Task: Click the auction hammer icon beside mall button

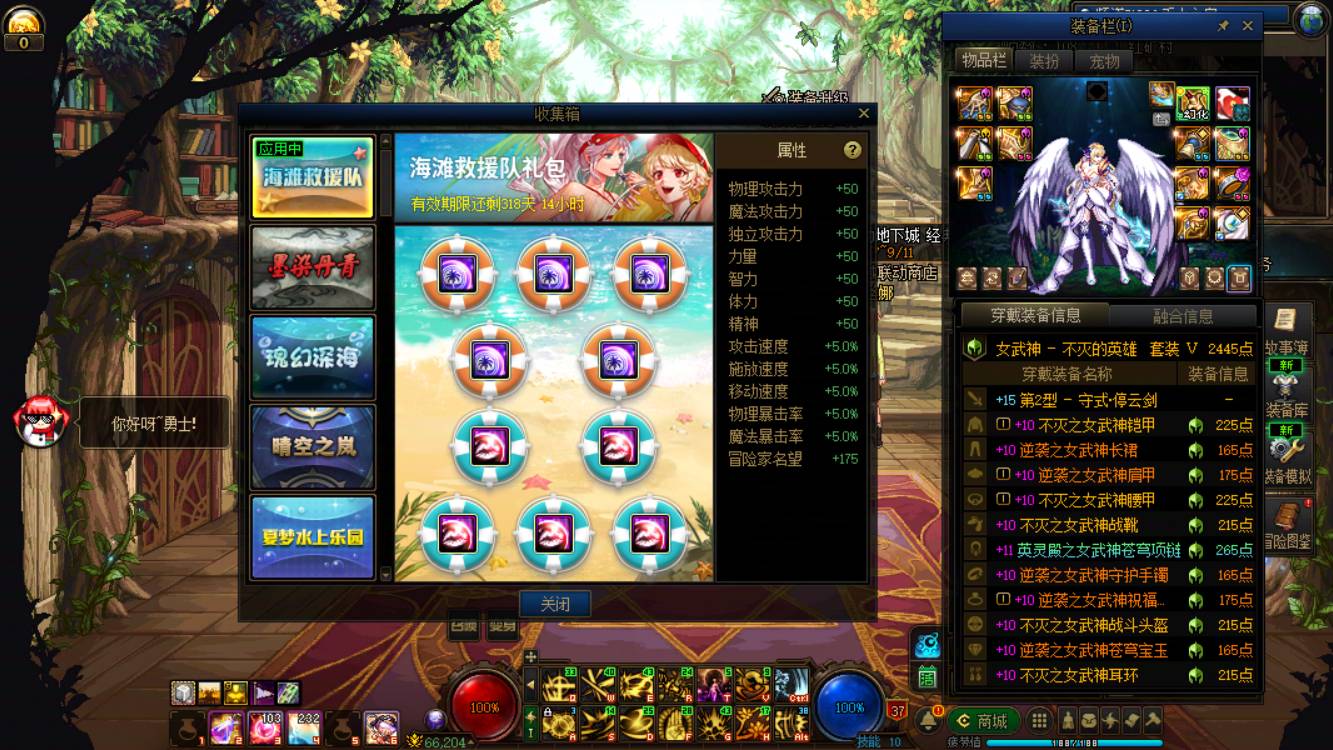Action: click(1152, 720)
